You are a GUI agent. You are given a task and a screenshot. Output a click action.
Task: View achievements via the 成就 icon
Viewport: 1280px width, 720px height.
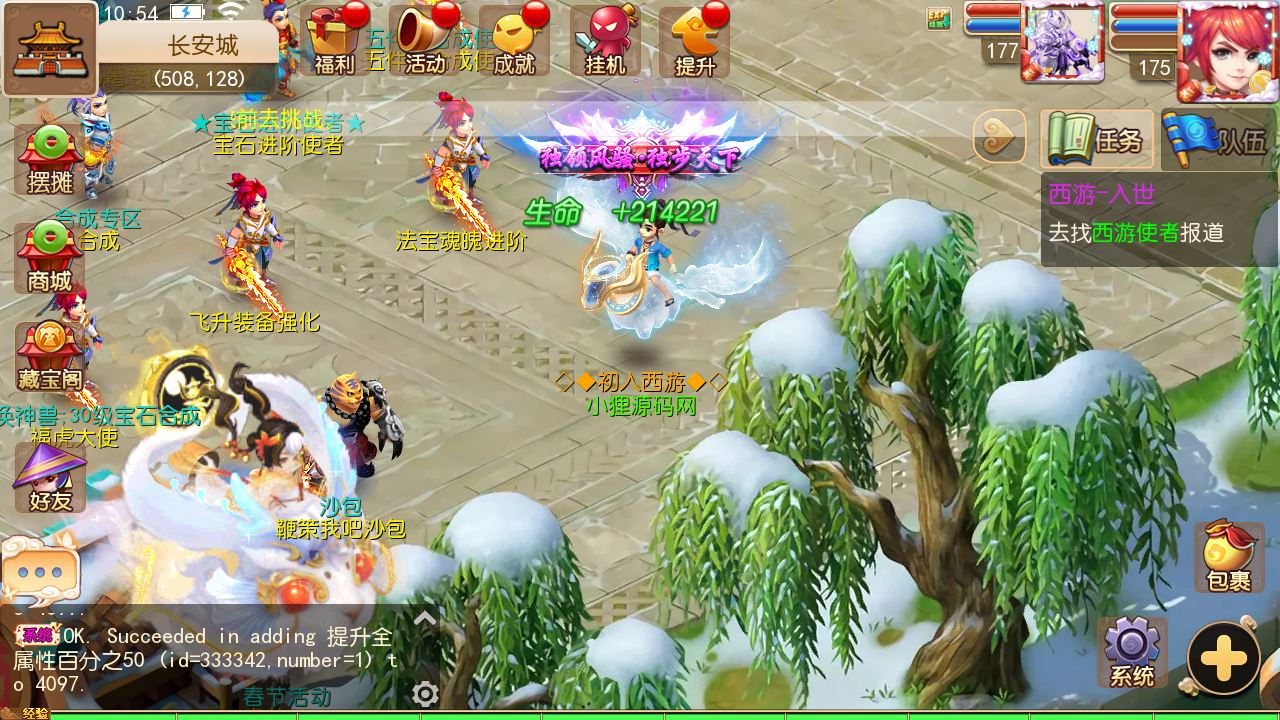(512, 40)
